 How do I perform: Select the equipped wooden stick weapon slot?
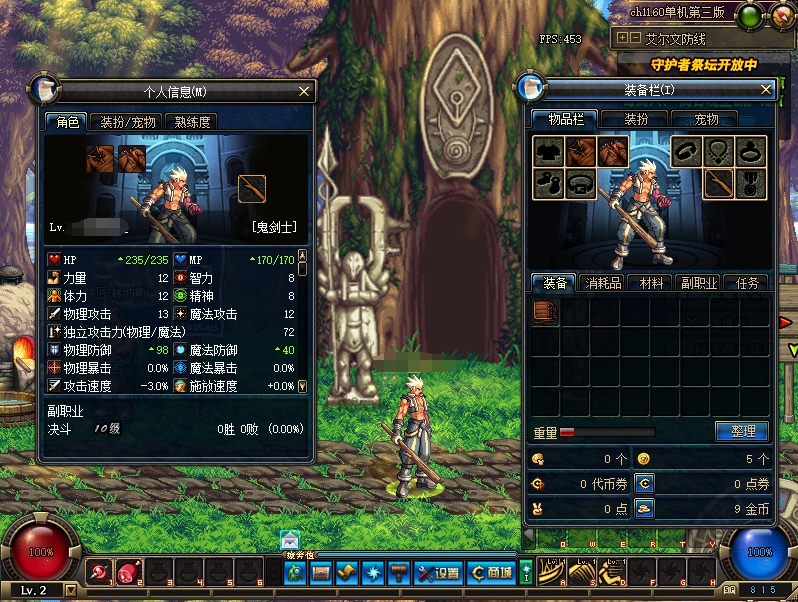point(719,182)
